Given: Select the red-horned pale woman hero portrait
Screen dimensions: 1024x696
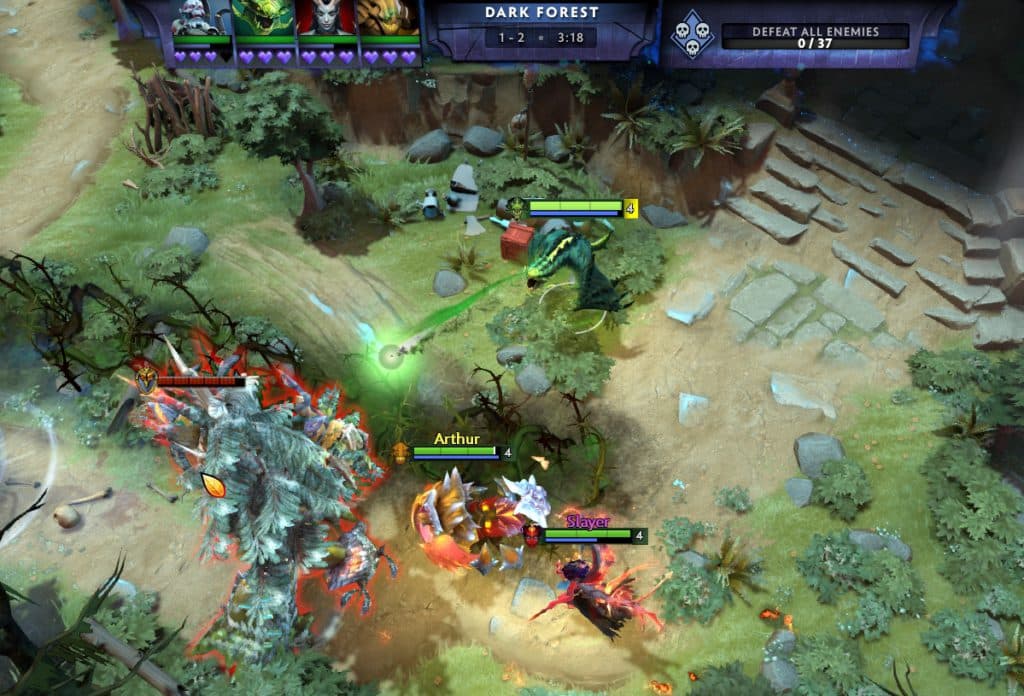Looking at the screenshot, I should point(327,20).
